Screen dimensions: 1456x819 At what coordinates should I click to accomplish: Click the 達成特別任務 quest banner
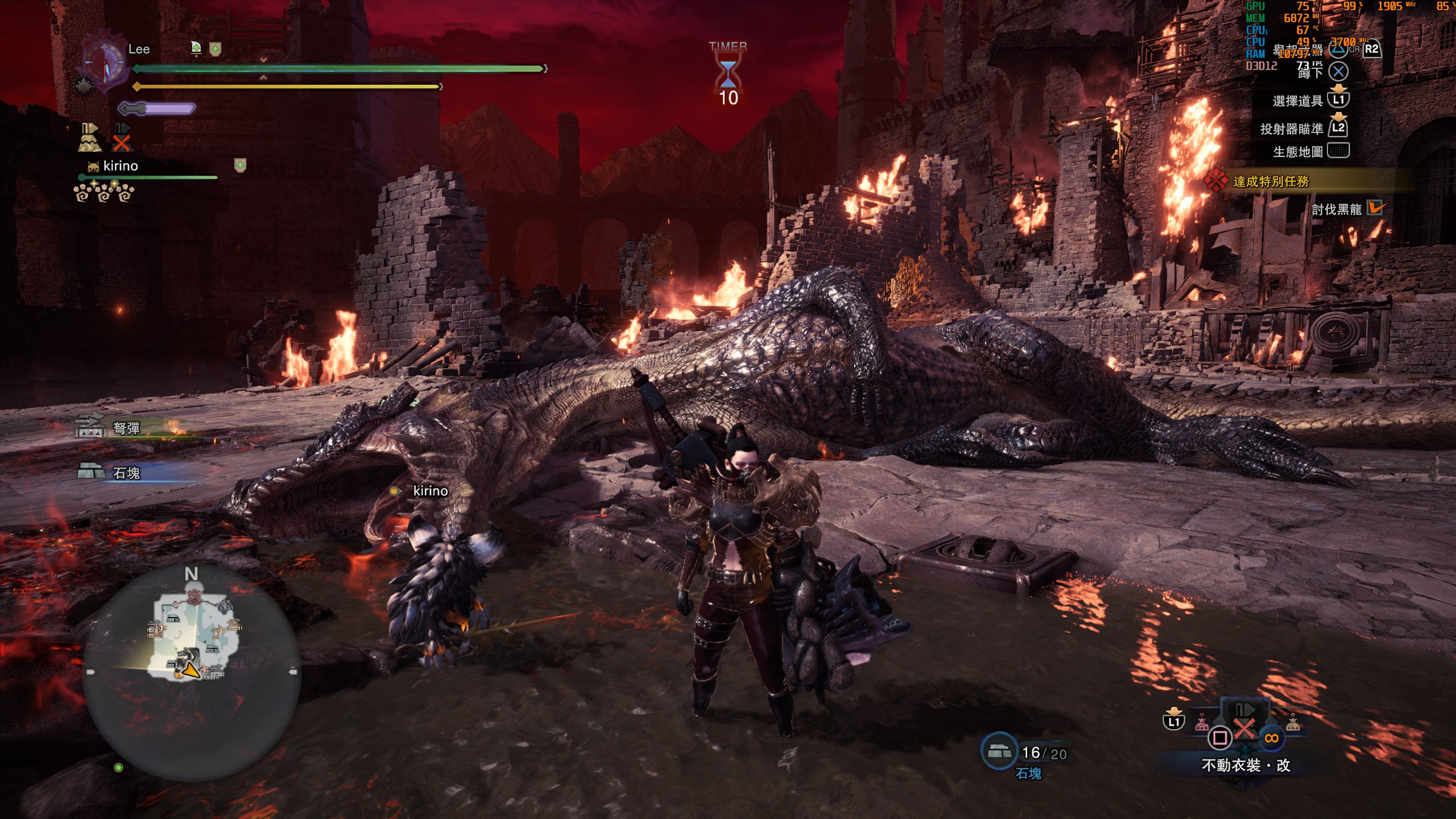click(1271, 181)
